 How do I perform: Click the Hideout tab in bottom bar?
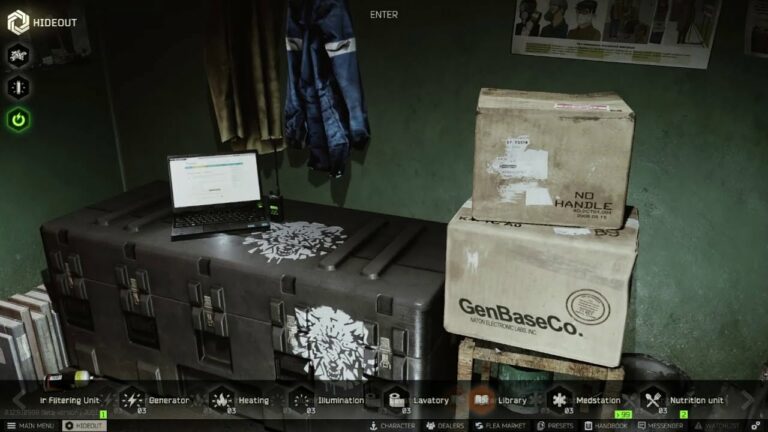pyautogui.click(x=84, y=426)
